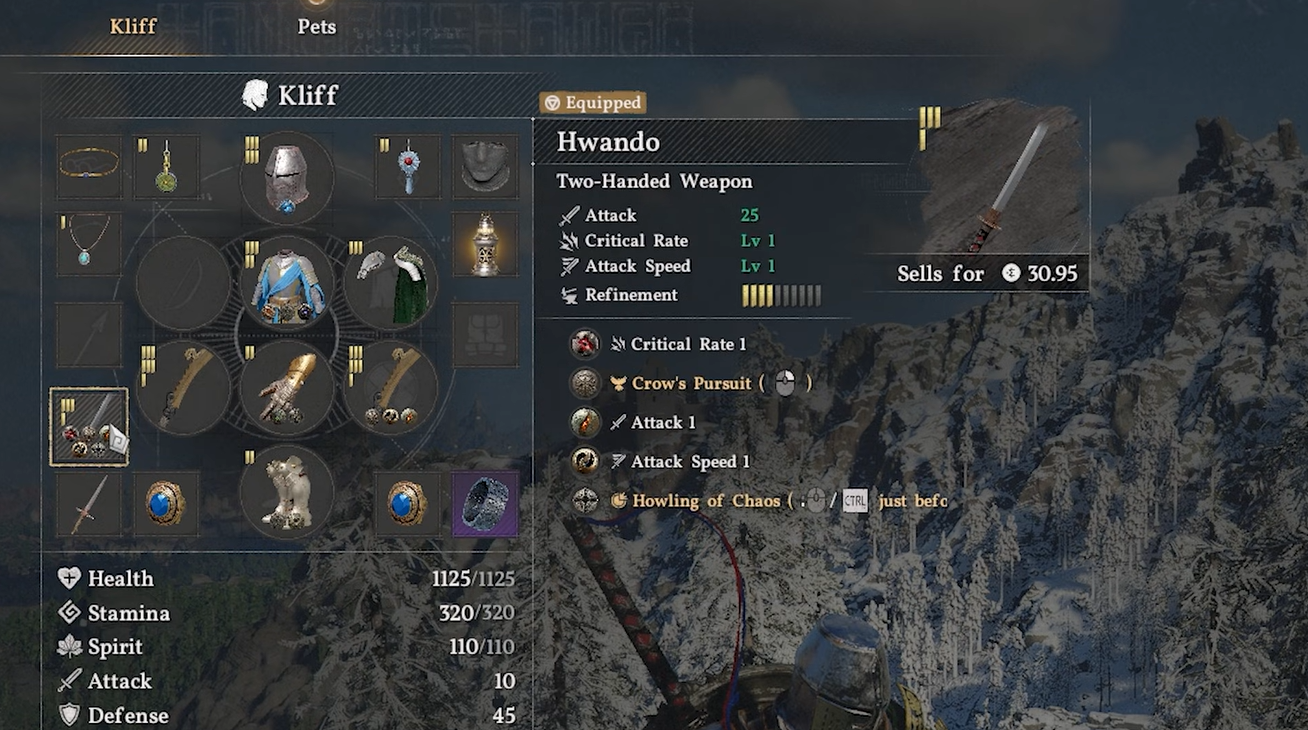Select the blue-sashed chest armor slot

287,283
